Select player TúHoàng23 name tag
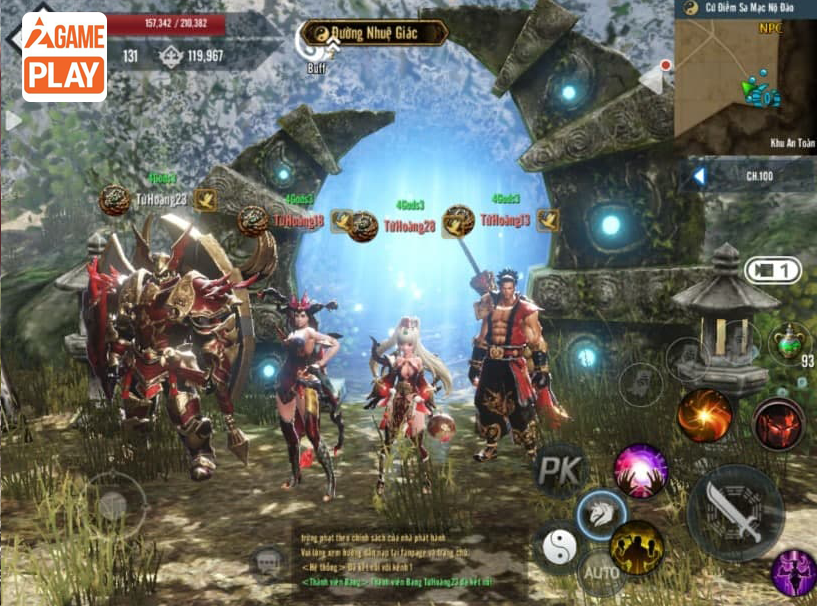Viewport: 817px width, 606px height. [x=160, y=199]
